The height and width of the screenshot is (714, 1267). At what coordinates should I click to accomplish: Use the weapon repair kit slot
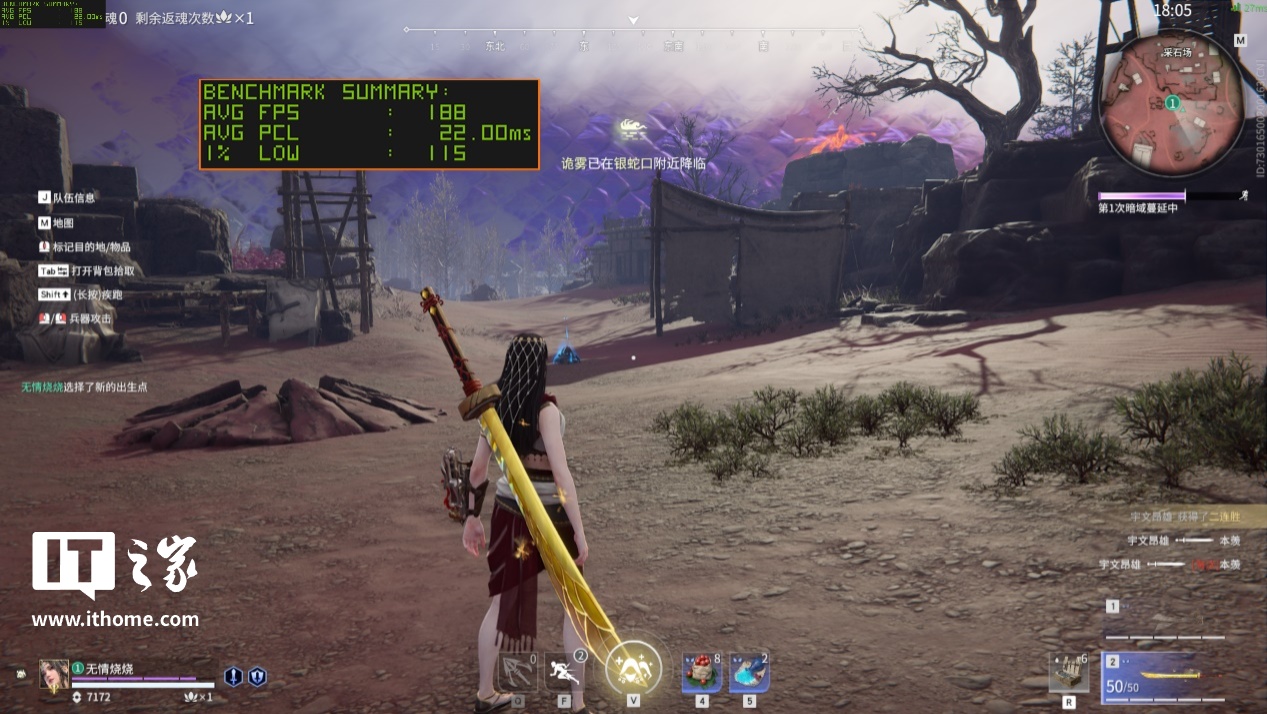click(x=1069, y=672)
